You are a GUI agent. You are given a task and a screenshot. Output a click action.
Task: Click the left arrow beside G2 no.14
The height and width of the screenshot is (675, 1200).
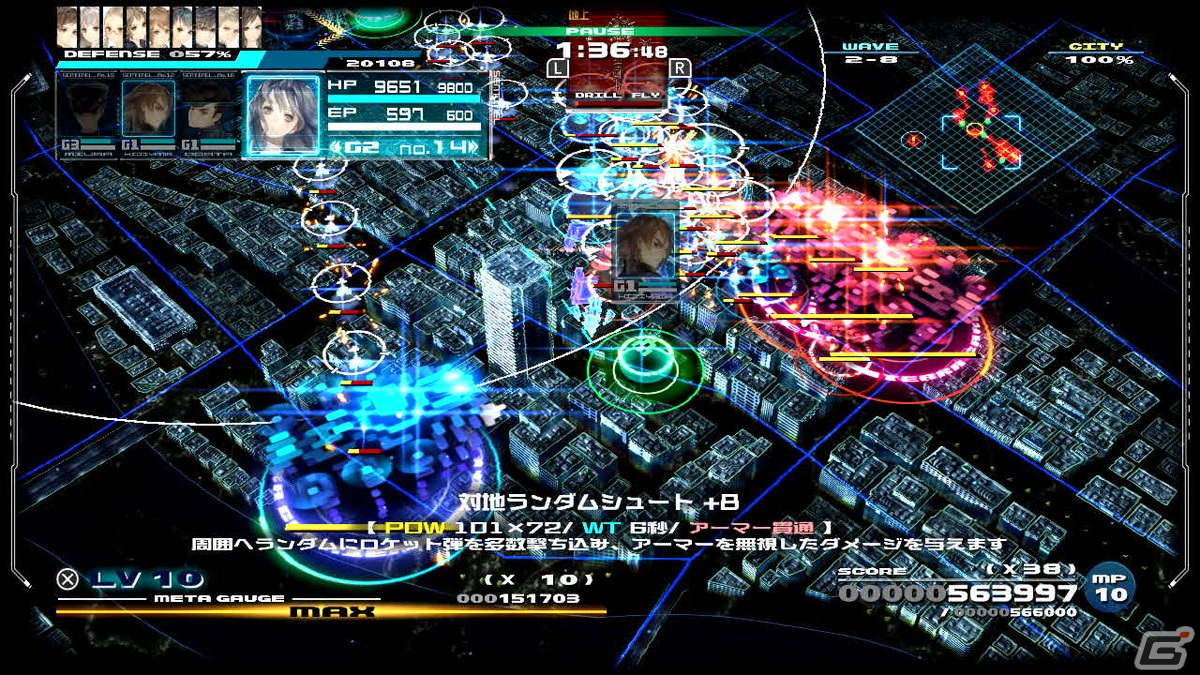[335, 148]
